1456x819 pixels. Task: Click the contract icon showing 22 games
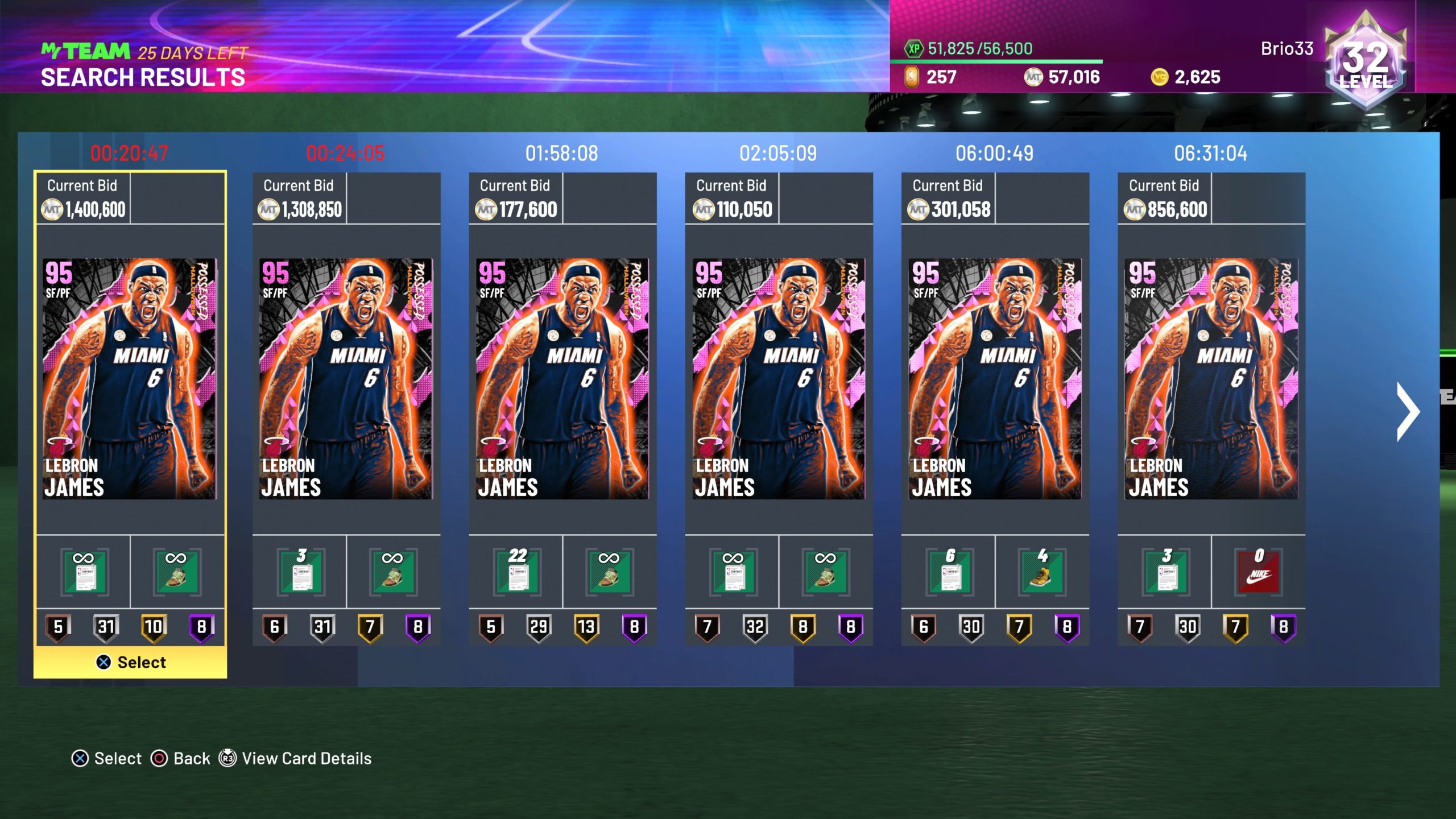pos(517,572)
